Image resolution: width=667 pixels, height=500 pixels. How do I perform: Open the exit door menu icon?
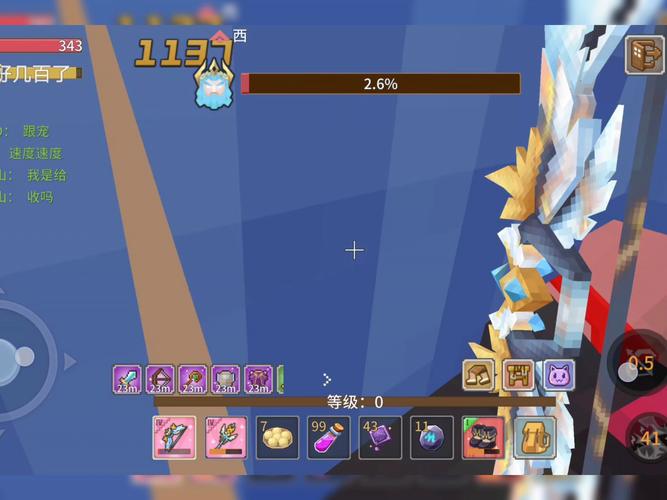tap(645, 55)
